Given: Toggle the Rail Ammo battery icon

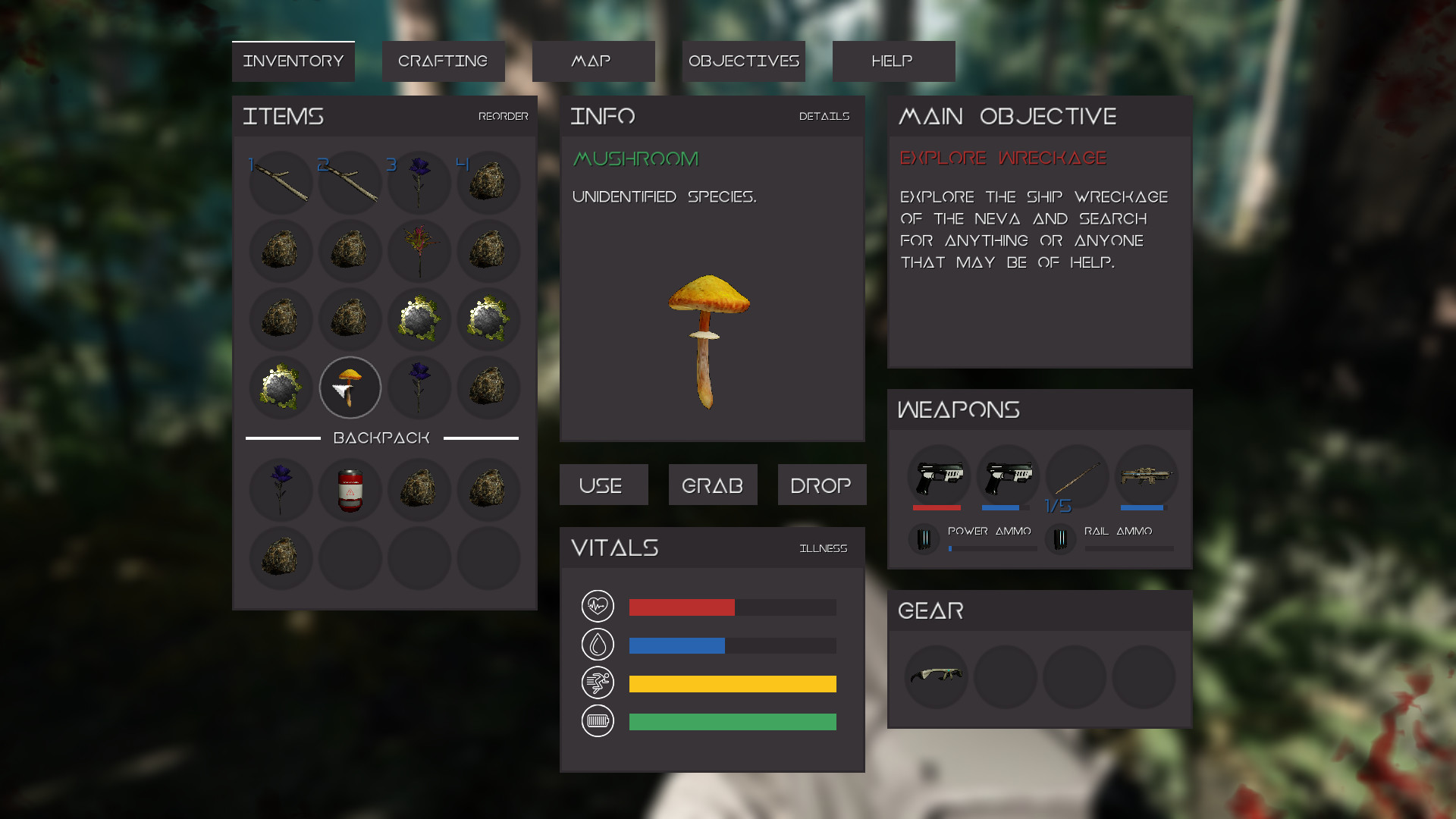Looking at the screenshot, I should coord(1060,539).
